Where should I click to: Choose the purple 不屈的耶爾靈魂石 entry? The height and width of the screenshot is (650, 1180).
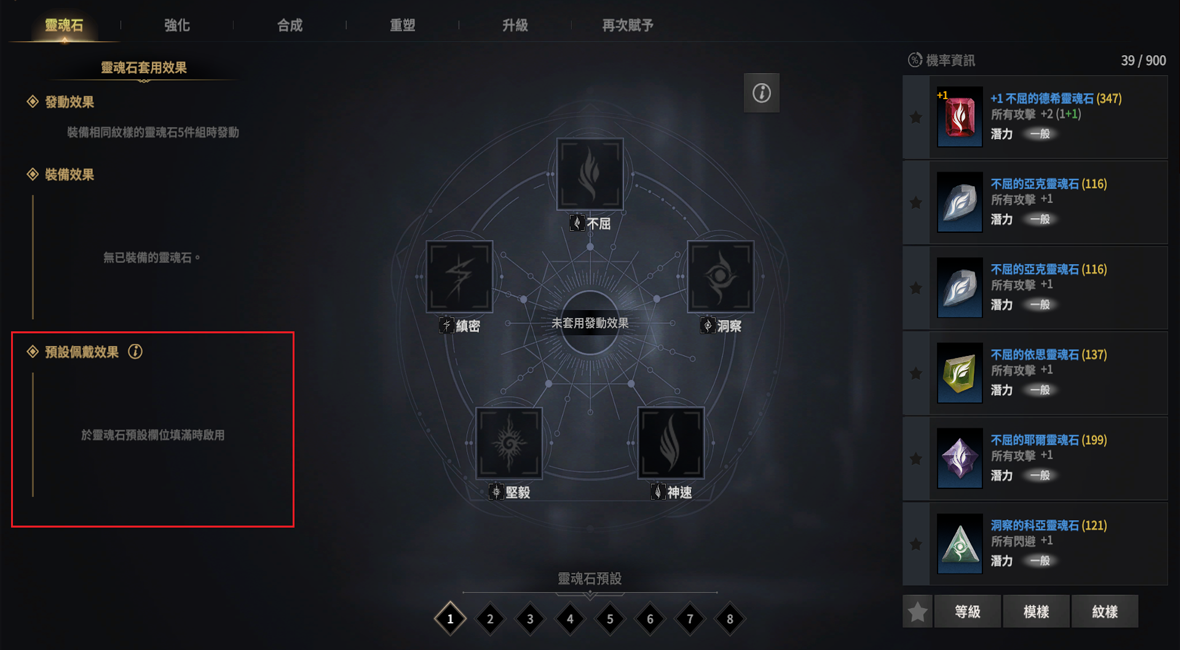1035,458
